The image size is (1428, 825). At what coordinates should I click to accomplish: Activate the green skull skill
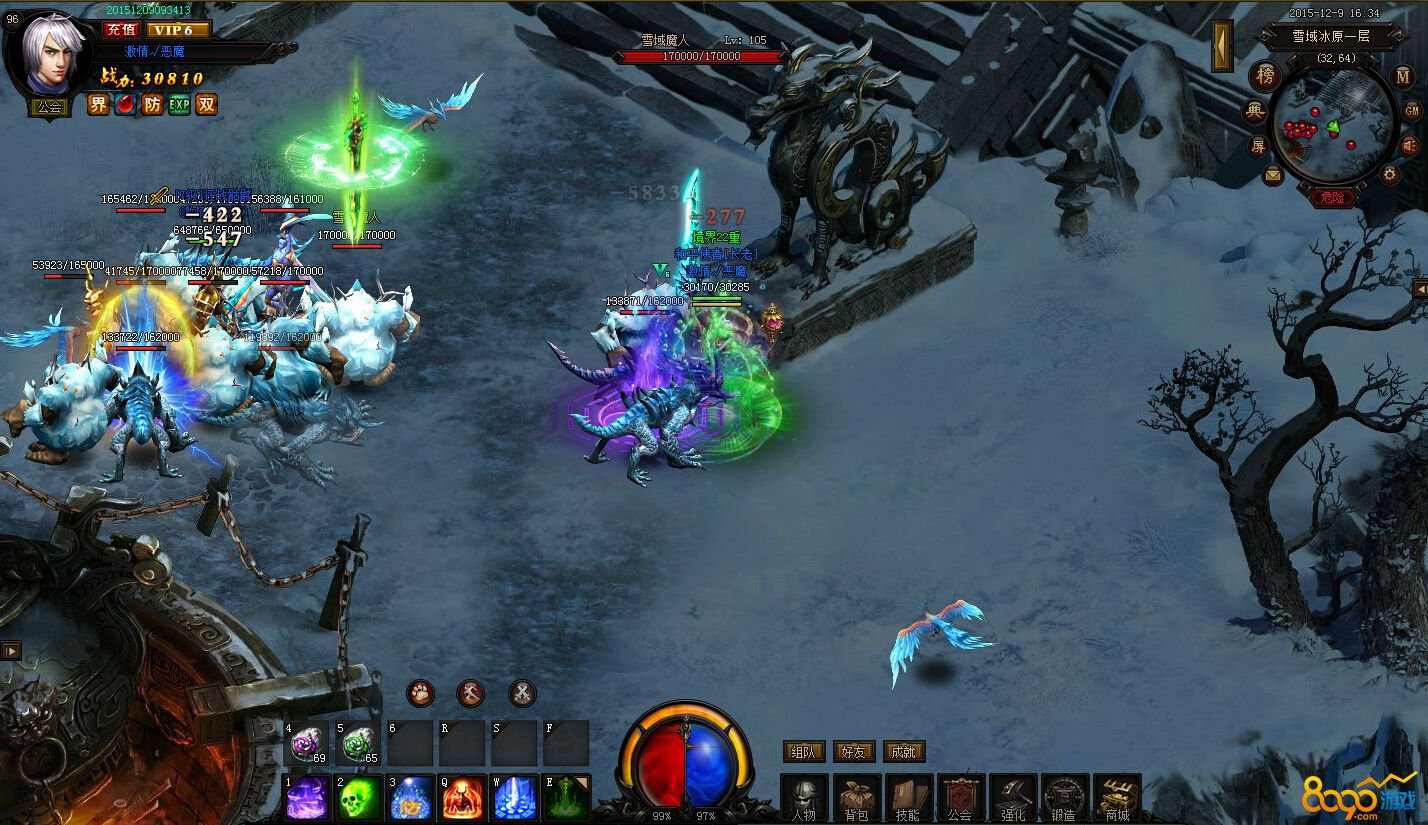point(358,798)
